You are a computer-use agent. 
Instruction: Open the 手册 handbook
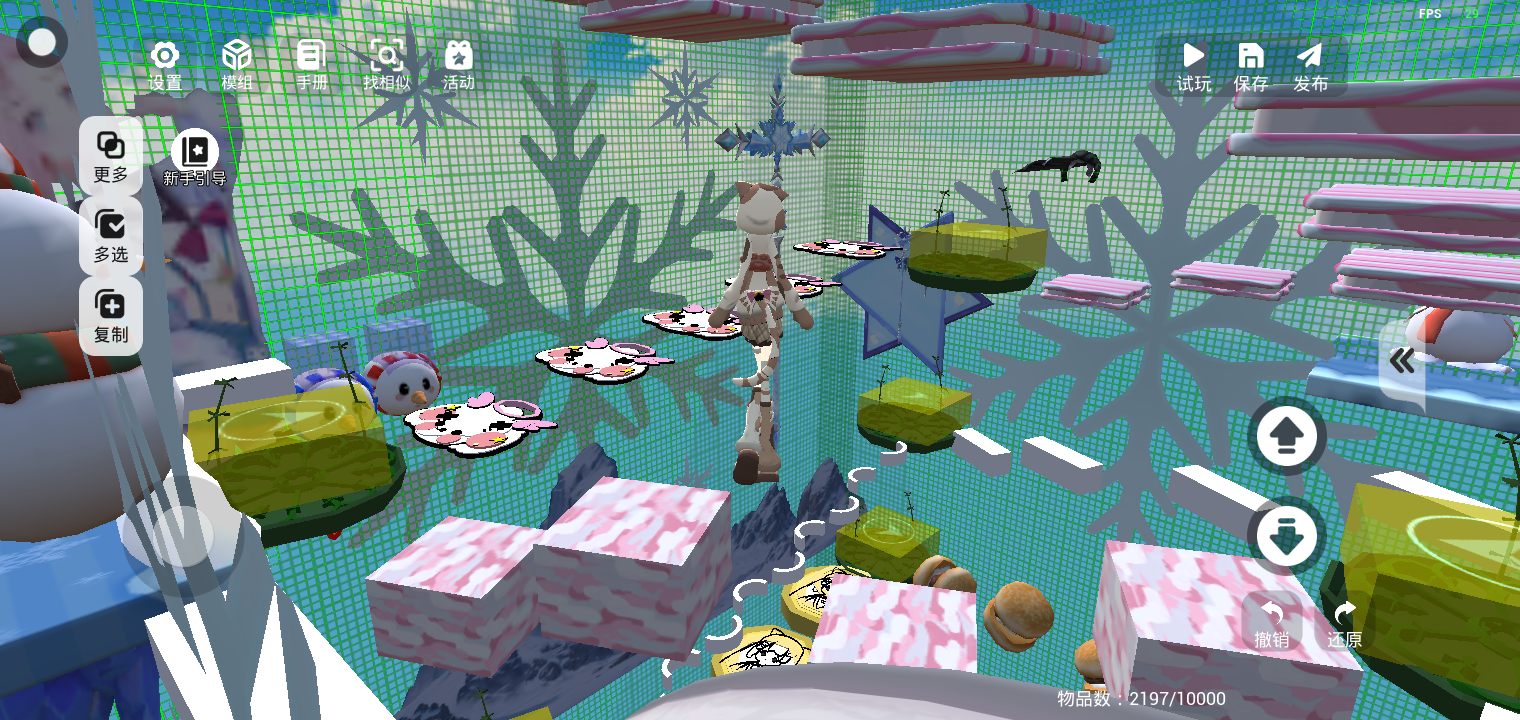[312, 65]
